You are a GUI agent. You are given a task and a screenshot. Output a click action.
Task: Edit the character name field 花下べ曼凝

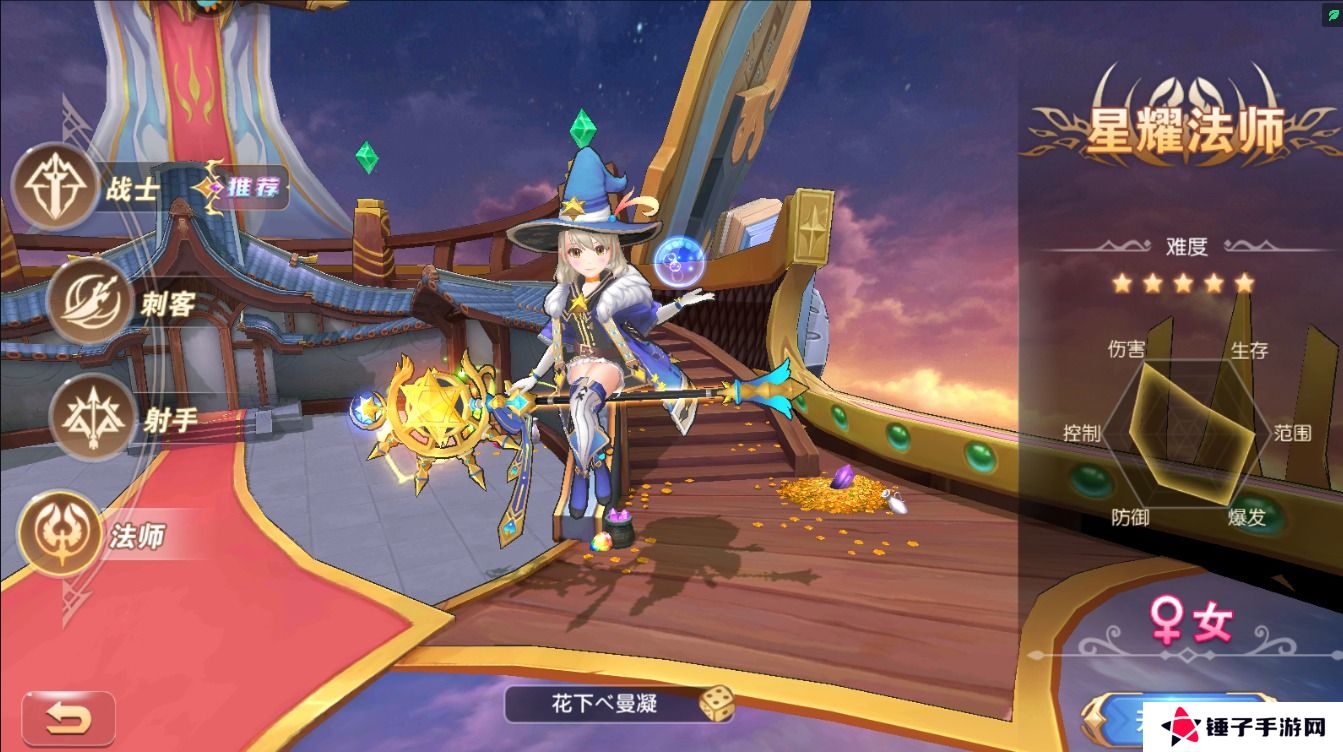[600, 703]
